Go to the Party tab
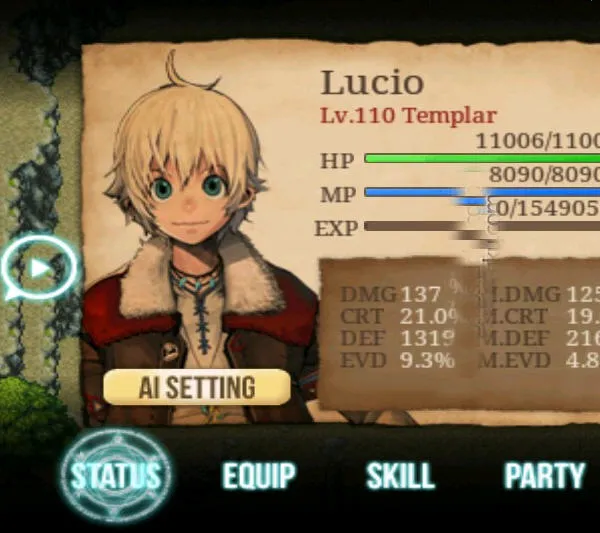 (544, 476)
